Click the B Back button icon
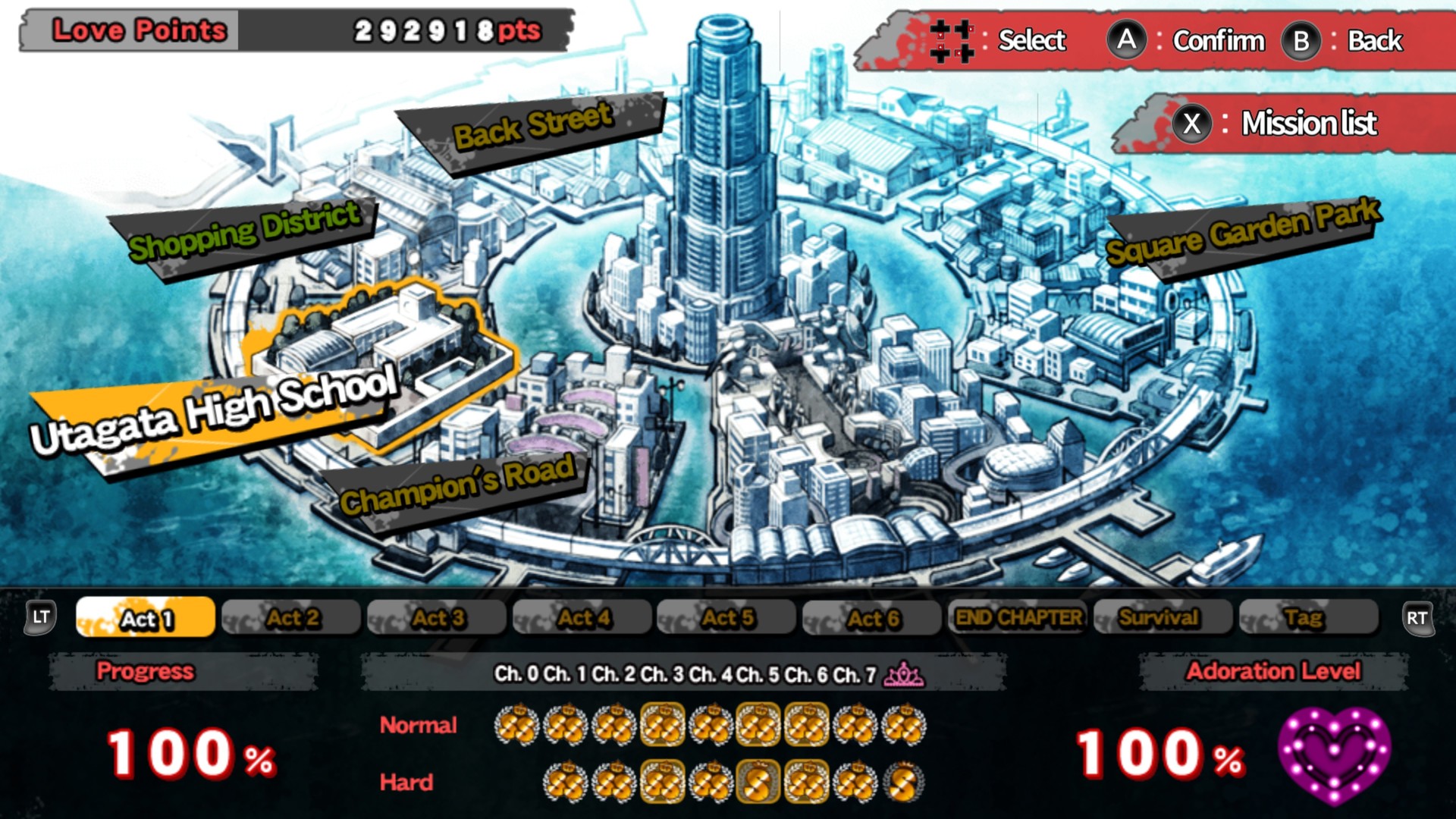This screenshot has height=819, width=1456. coord(1301,42)
